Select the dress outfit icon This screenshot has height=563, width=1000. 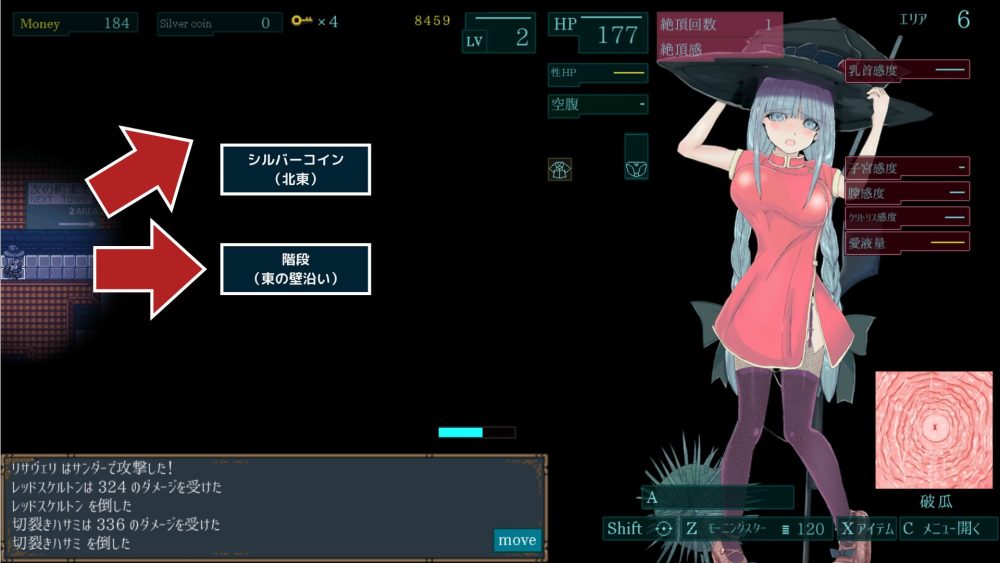[x=560, y=169]
